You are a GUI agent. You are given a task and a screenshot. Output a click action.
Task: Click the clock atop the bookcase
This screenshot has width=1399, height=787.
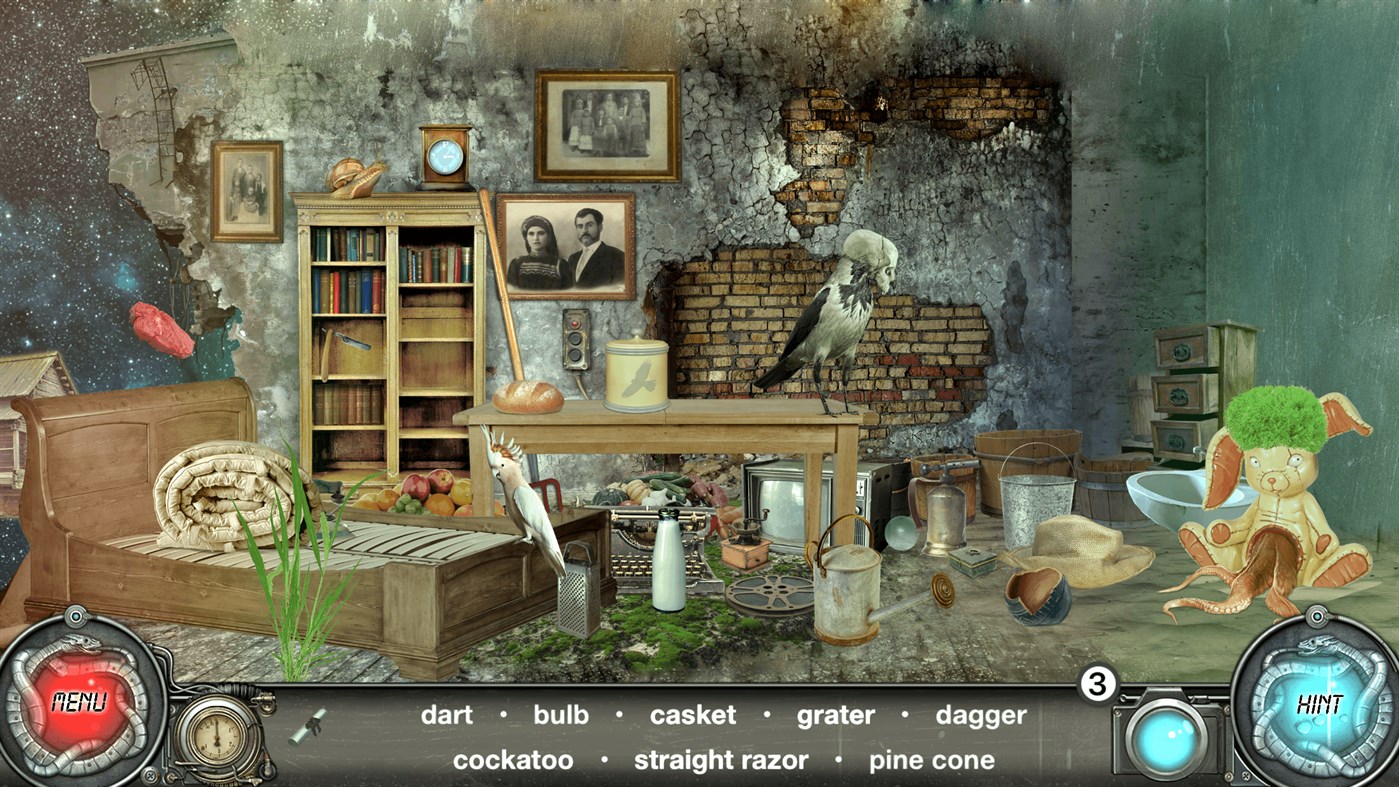444,156
